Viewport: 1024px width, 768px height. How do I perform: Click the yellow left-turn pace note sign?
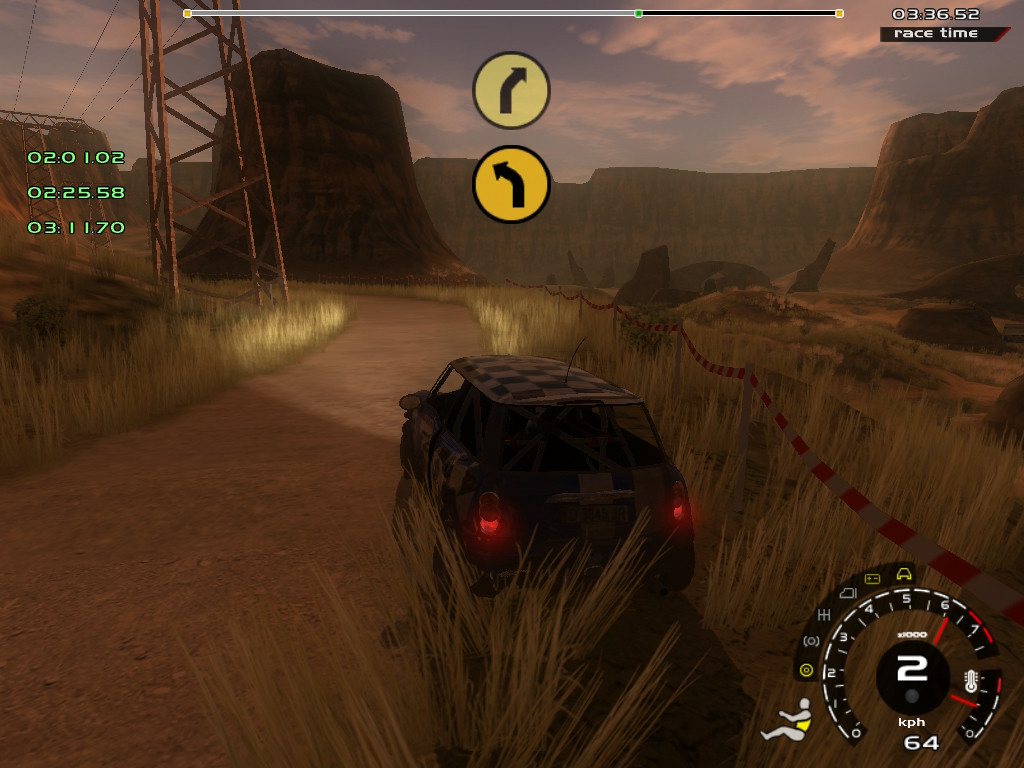point(511,184)
